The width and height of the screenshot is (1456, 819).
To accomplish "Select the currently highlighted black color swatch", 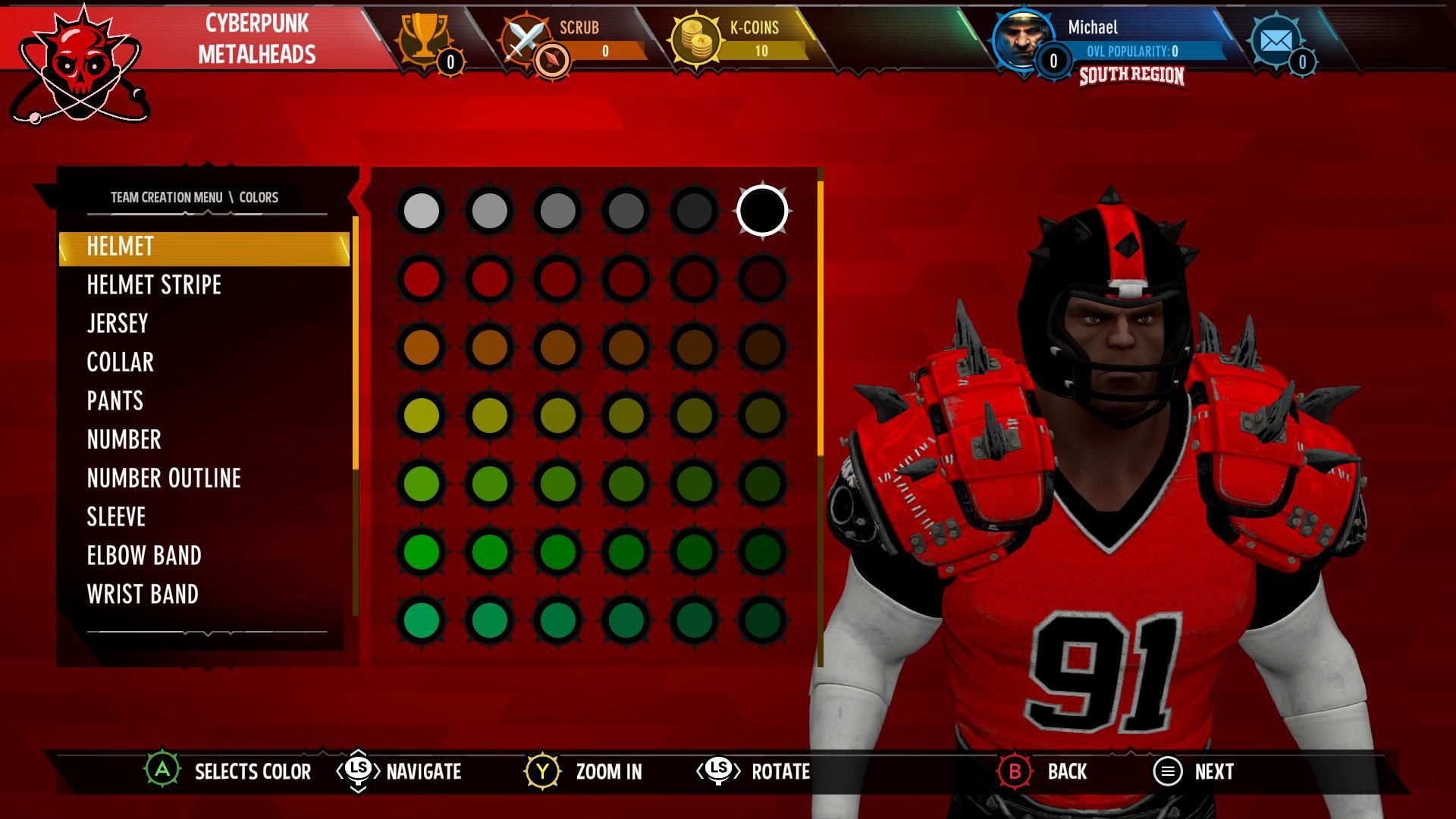I will [x=763, y=212].
